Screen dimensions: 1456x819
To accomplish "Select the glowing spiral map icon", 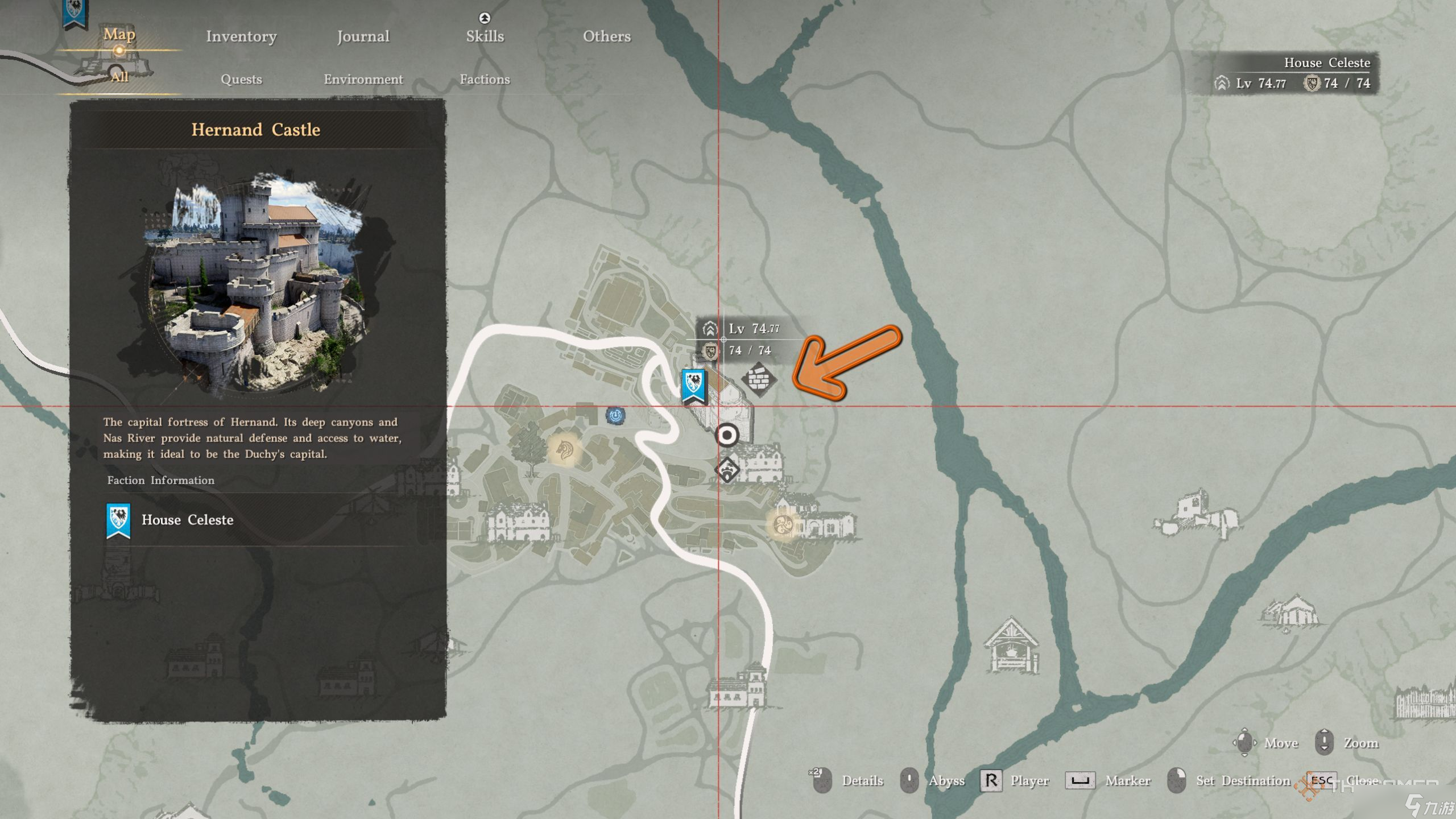I will (783, 524).
